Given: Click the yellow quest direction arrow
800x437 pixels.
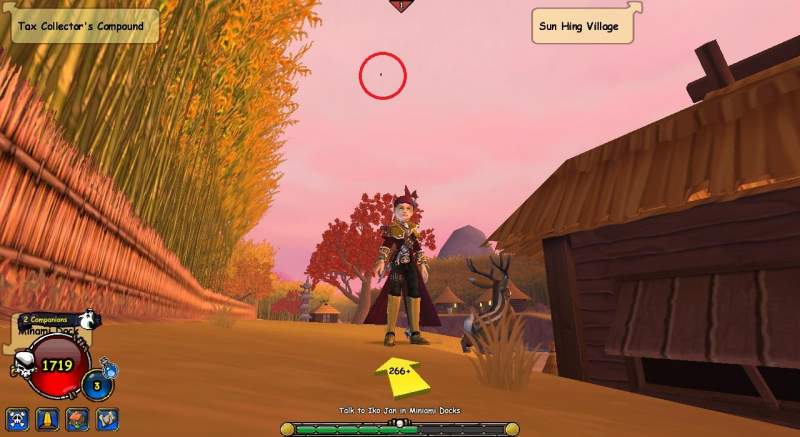Looking at the screenshot, I should pos(401,374).
